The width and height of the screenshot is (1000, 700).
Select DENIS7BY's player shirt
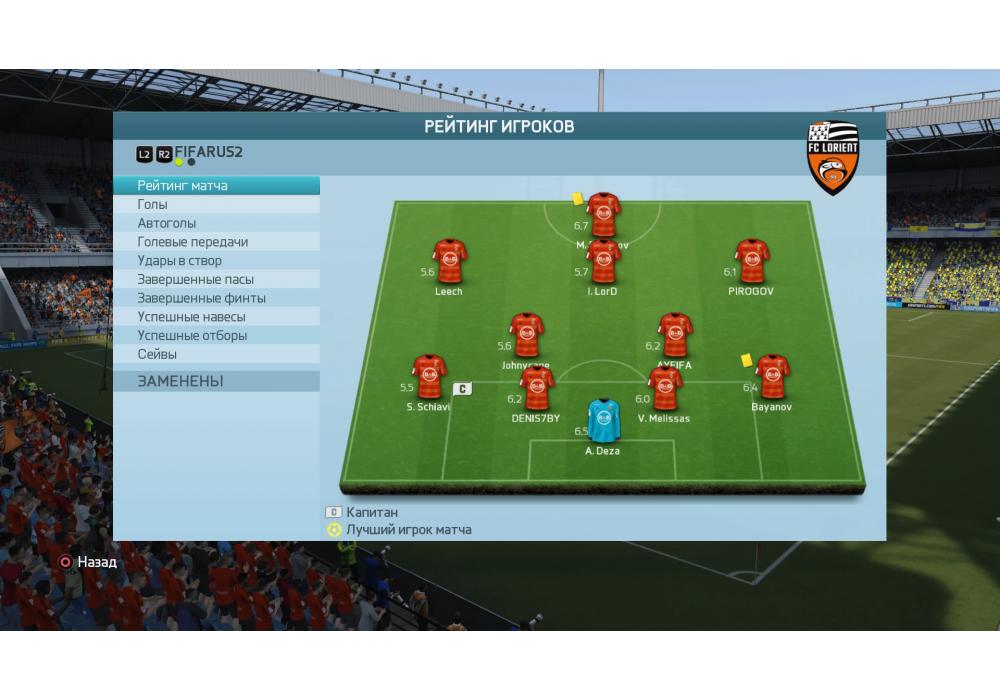click(537, 389)
